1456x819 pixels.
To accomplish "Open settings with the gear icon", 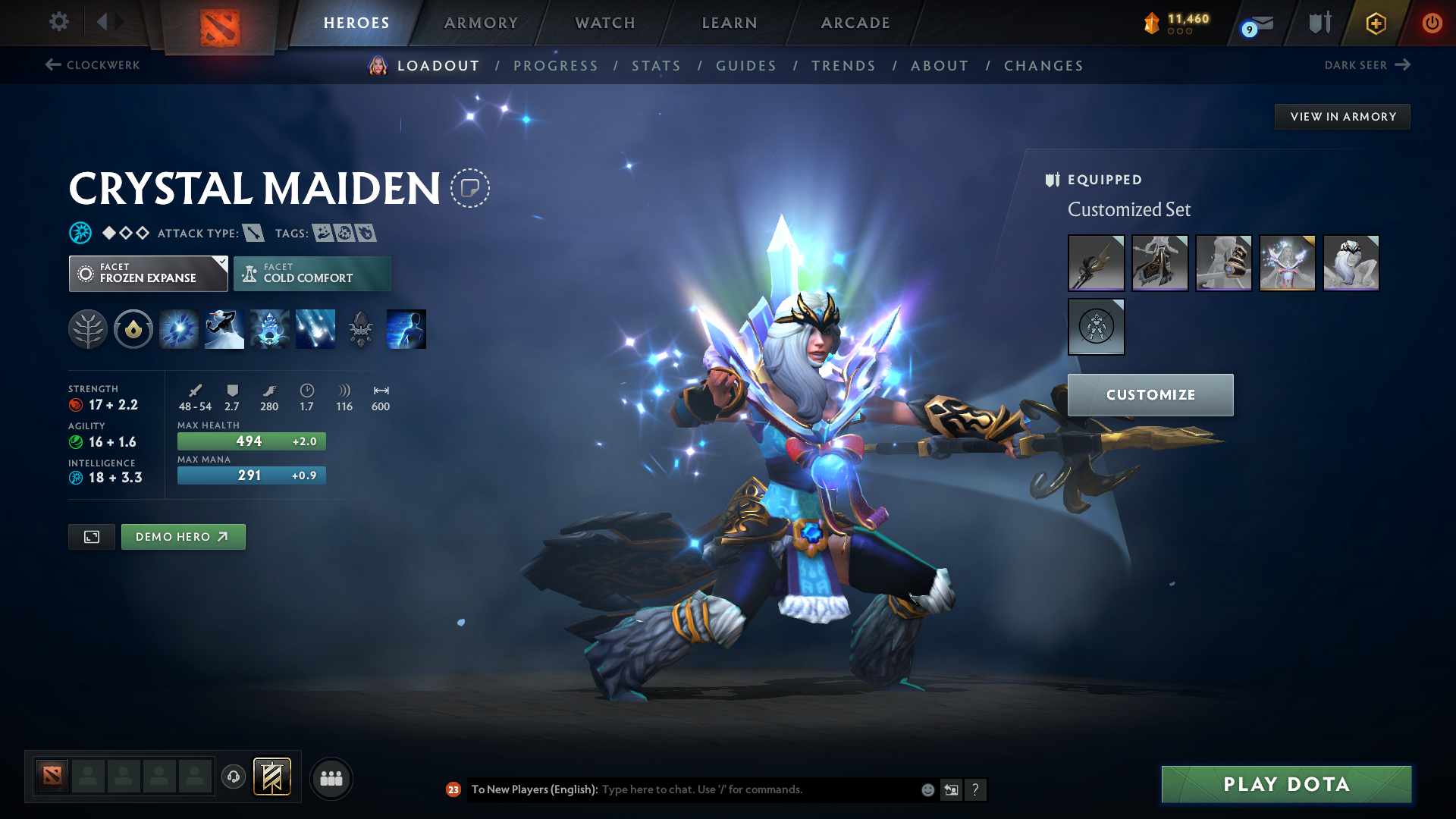I will 58,23.
